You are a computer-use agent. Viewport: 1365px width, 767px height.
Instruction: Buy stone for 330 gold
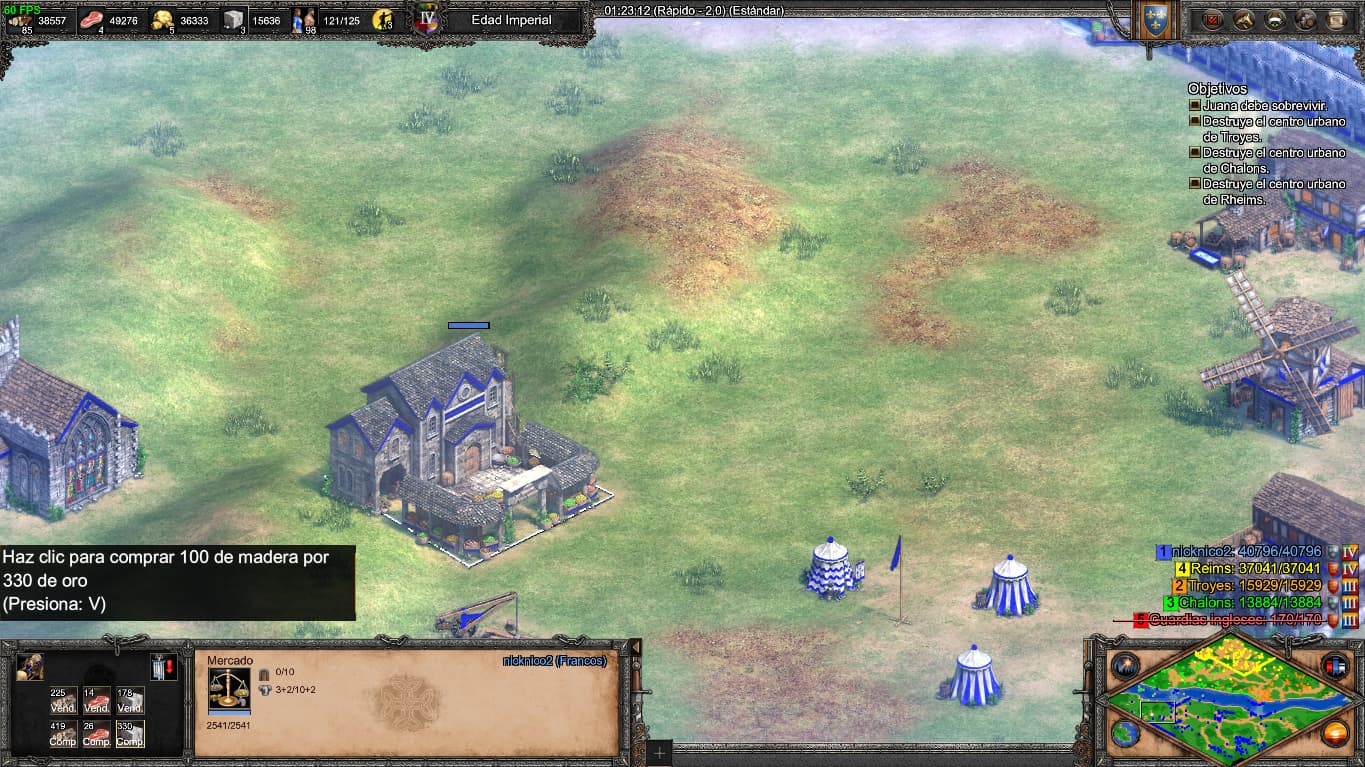coord(130,734)
